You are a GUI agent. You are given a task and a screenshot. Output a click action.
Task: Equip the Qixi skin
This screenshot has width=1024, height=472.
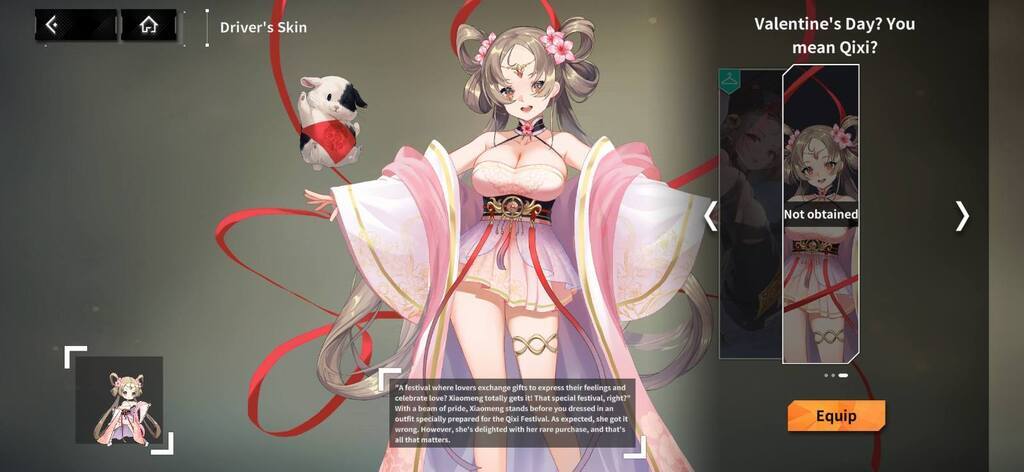tap(836, 416)
